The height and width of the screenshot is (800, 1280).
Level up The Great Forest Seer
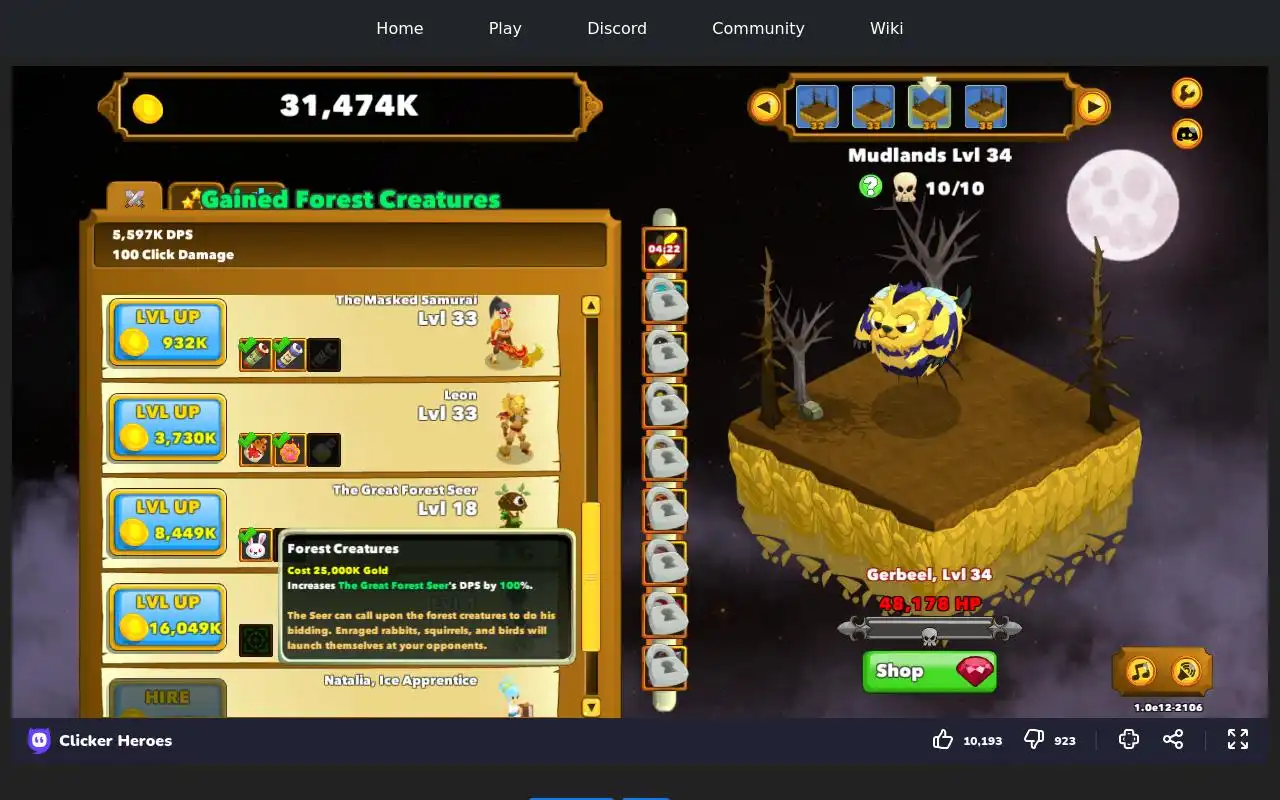coord(167,522)
